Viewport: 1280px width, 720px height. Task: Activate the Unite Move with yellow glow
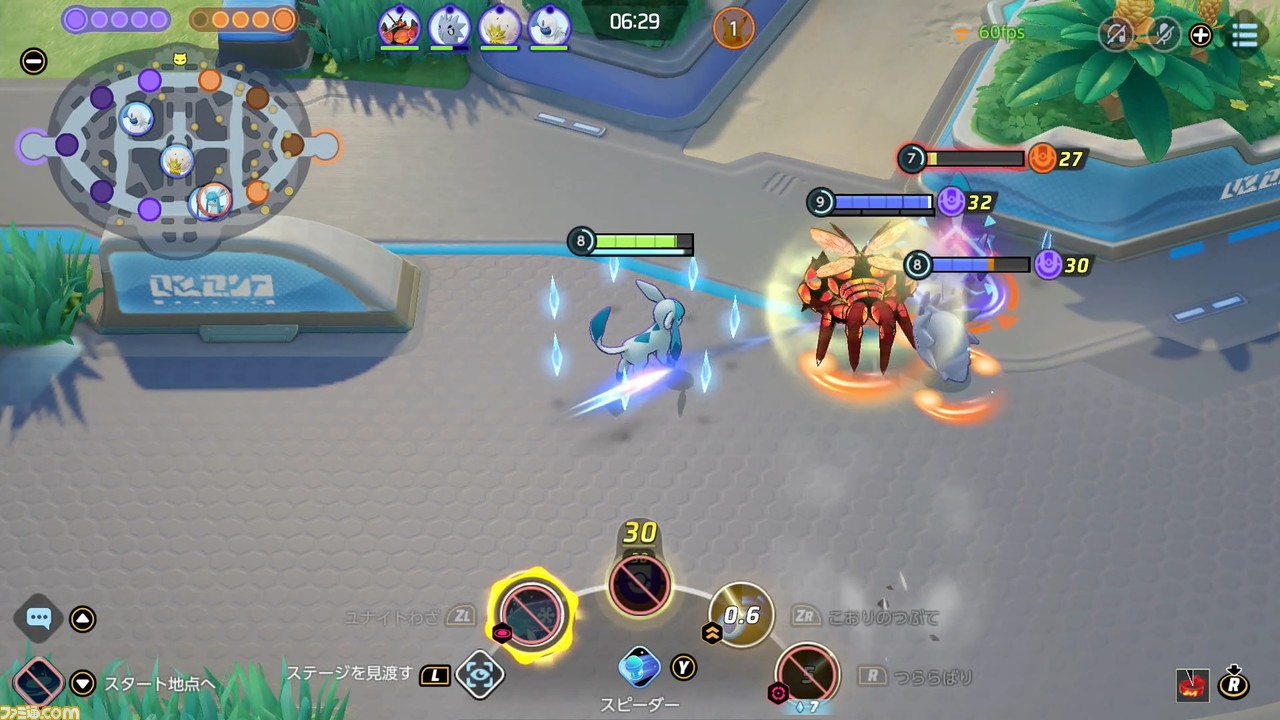(532, 610)
